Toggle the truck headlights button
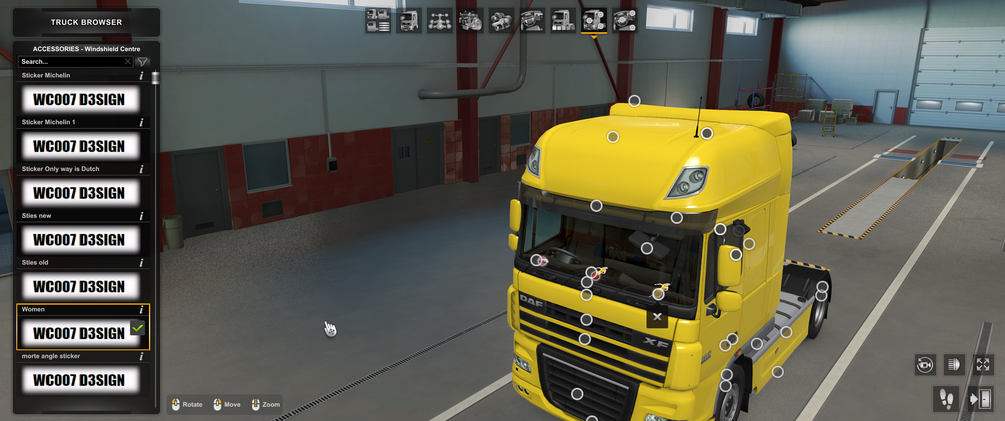Viewport: 1005px width, 421px height. click(x=954, y=365)
